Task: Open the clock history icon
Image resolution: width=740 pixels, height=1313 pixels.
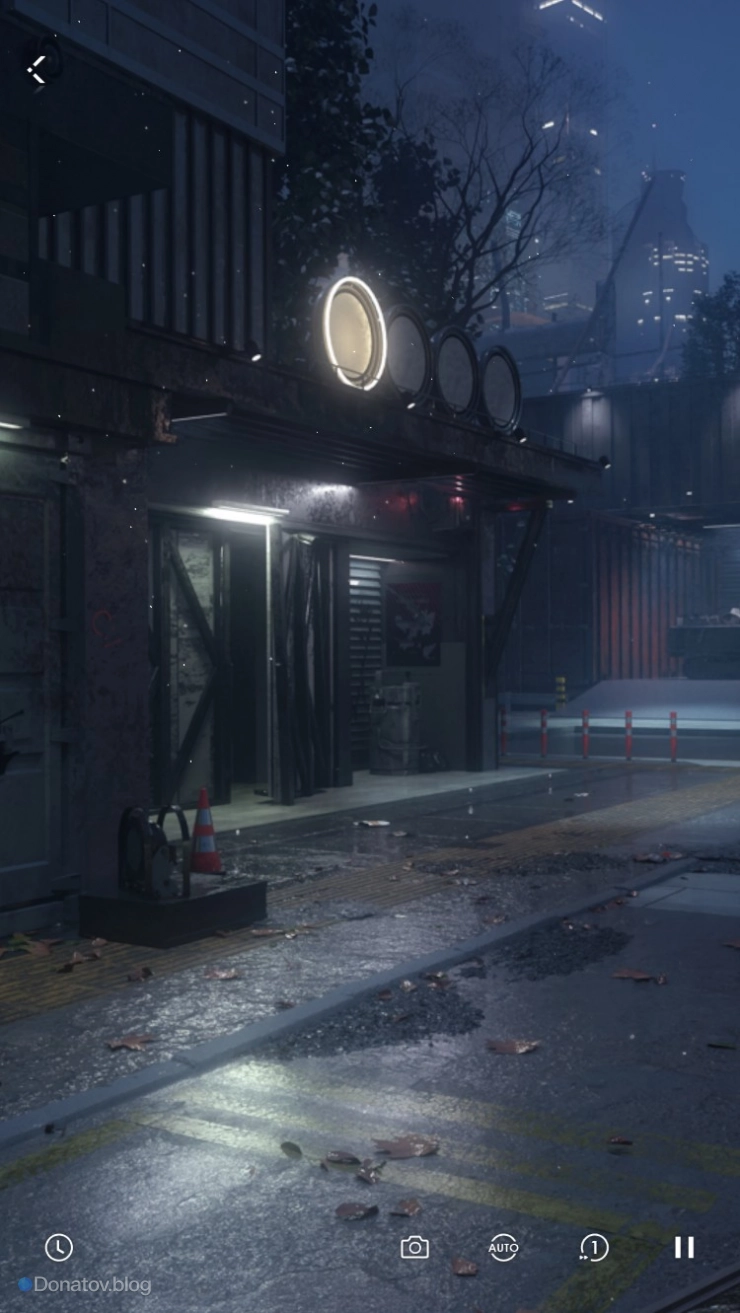Action: coord(59,1247)
